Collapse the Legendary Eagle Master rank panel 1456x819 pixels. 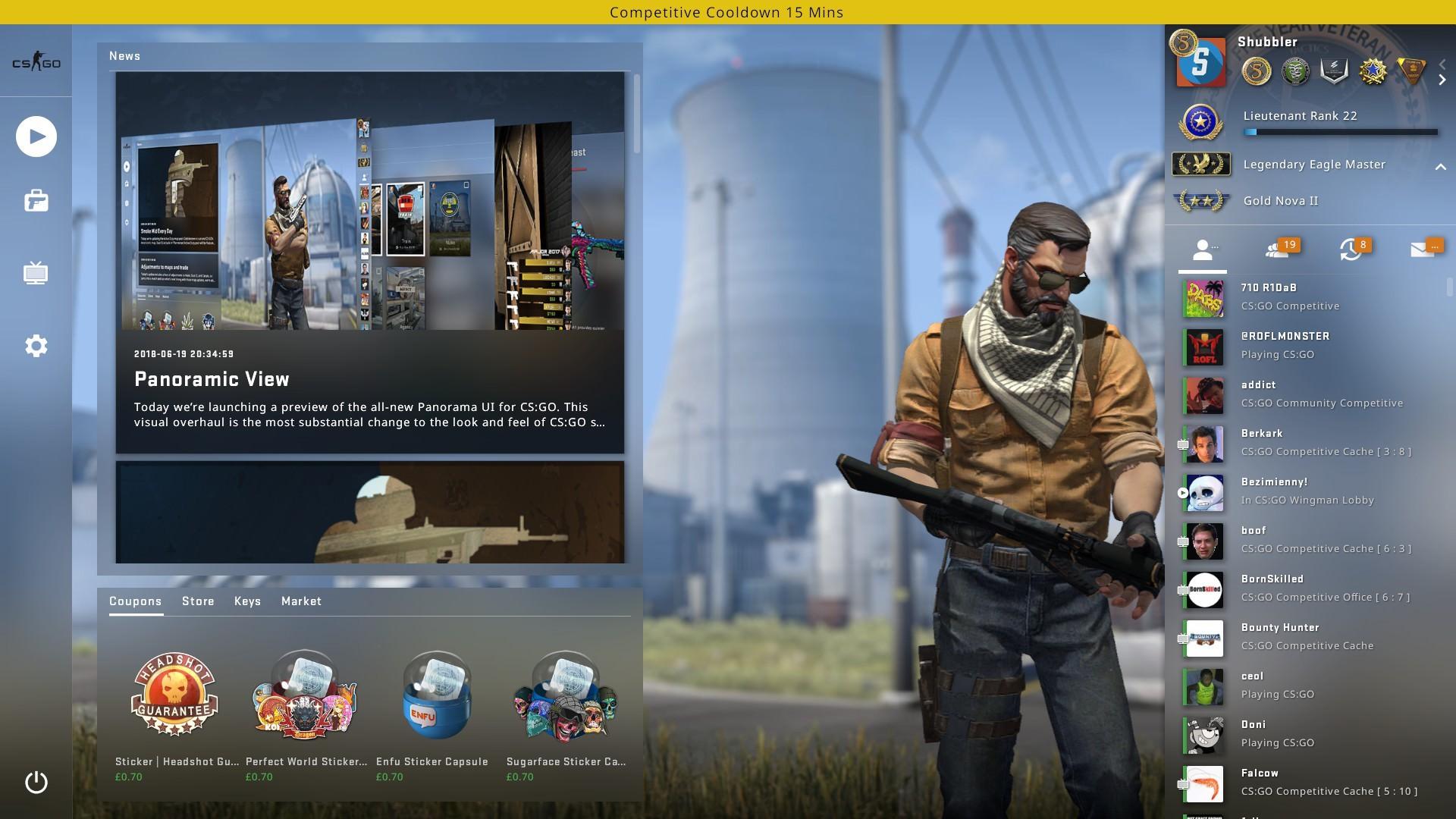pos(1440,166)
